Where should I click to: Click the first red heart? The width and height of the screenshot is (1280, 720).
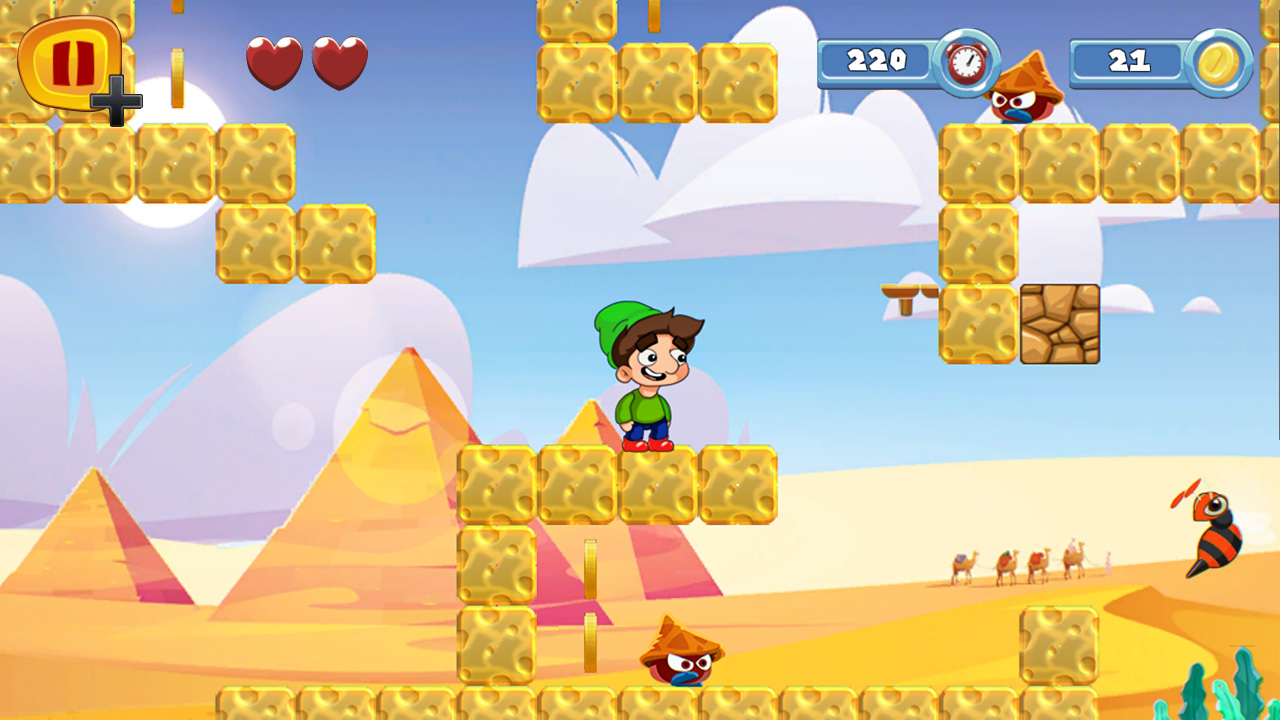[x=275, y=62]
